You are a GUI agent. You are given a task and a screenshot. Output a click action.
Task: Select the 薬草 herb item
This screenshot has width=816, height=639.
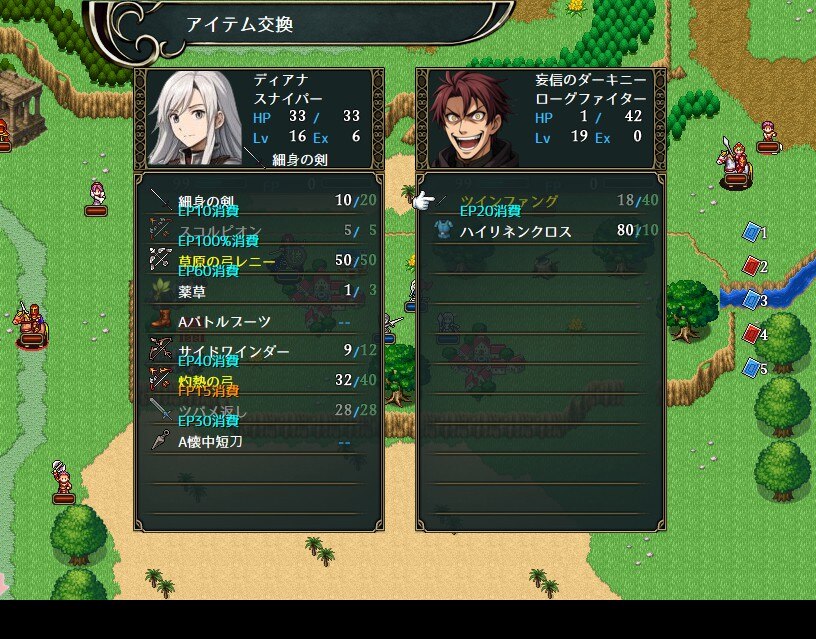click(x=258, y=291)
